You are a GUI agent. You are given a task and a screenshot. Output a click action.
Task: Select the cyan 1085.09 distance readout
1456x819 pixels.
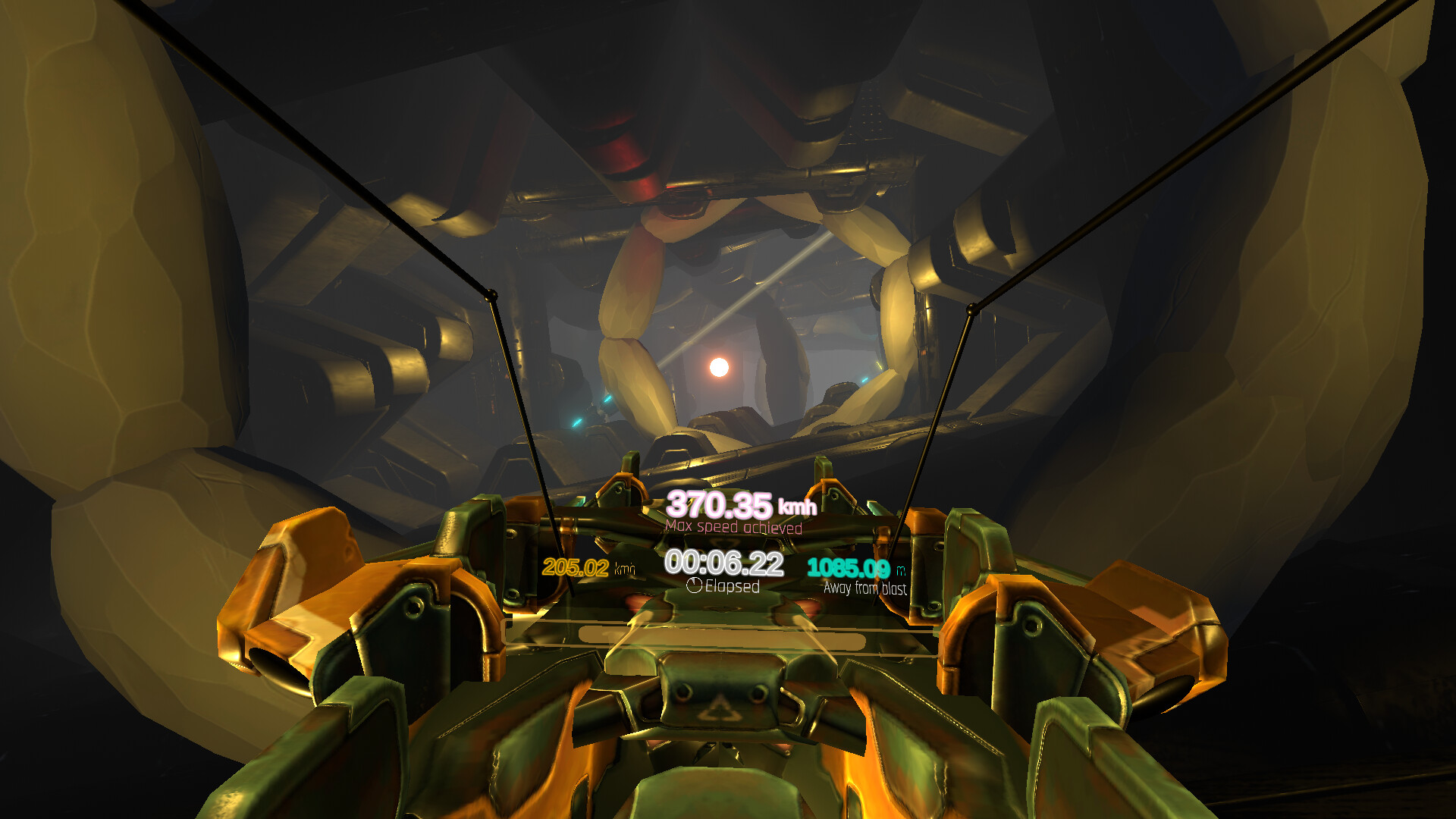(x=851, y=566)
